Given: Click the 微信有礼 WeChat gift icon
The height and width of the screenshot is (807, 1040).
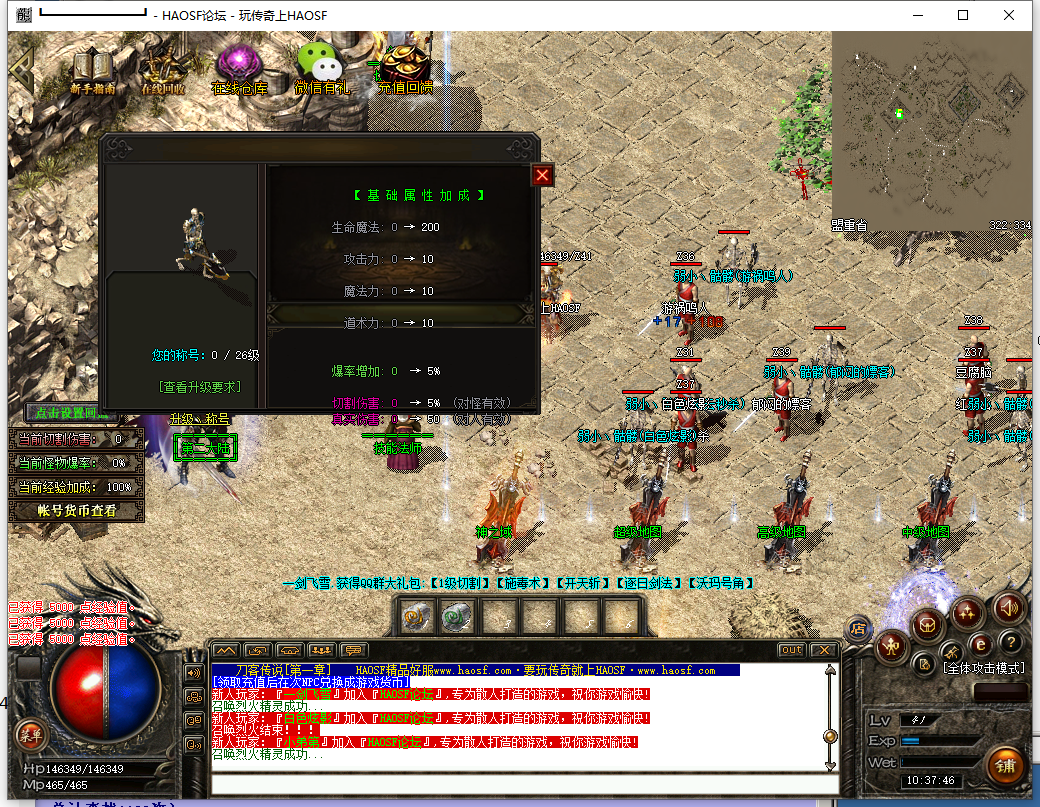Looking at the screenshot, I should coord(321,70).
